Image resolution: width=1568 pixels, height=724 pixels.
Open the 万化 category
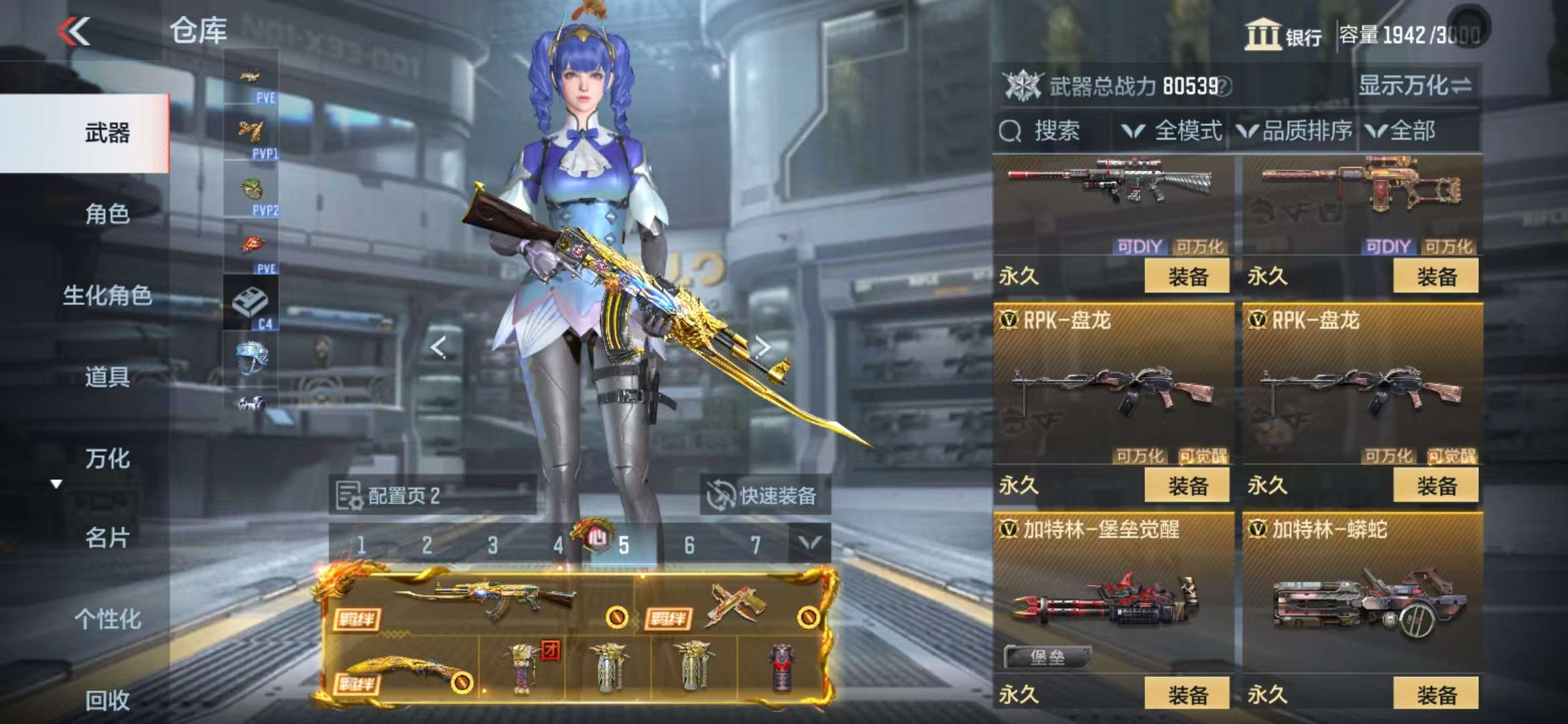107,459
